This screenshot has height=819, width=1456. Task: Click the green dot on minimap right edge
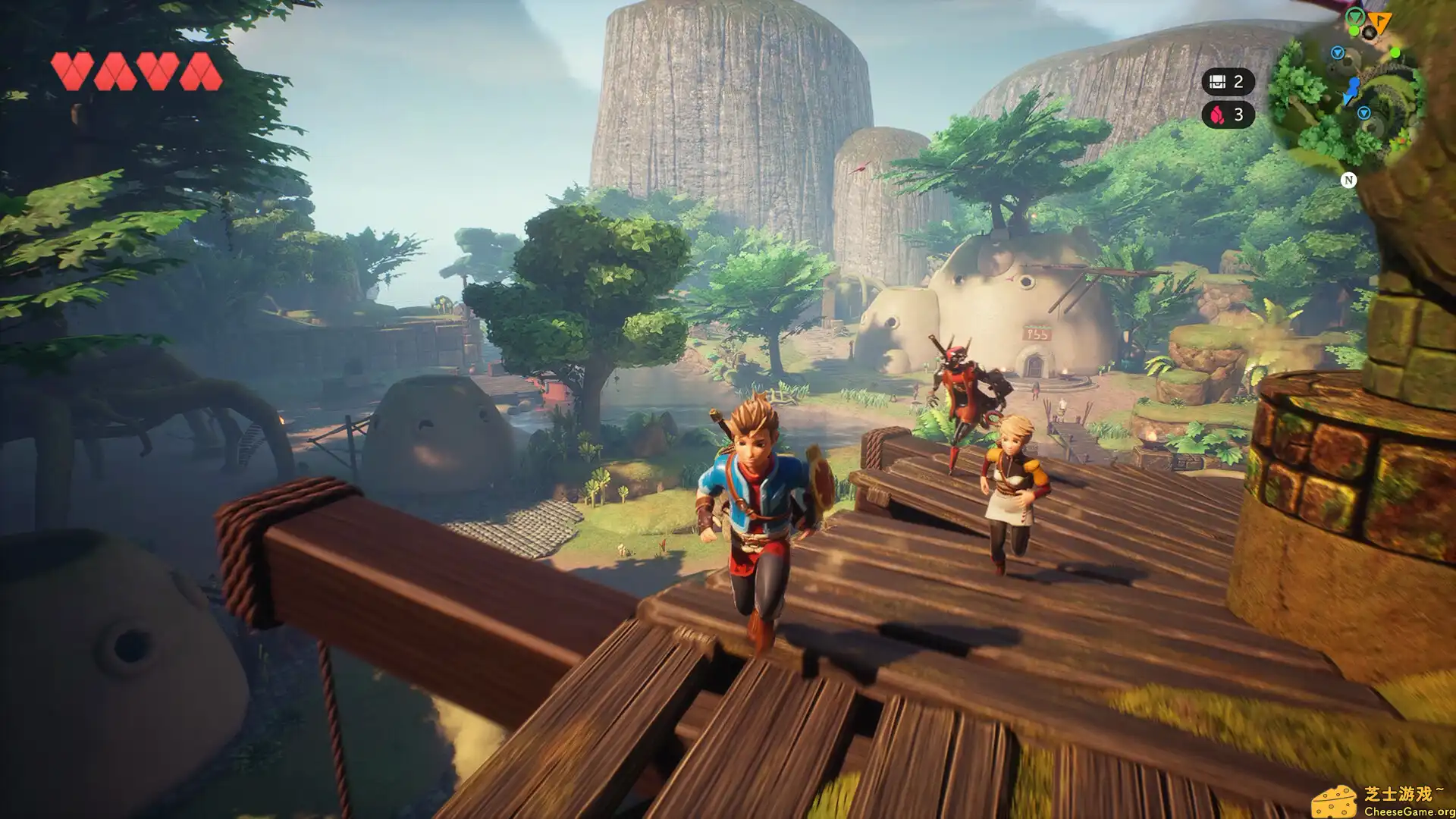[1395, 53]
